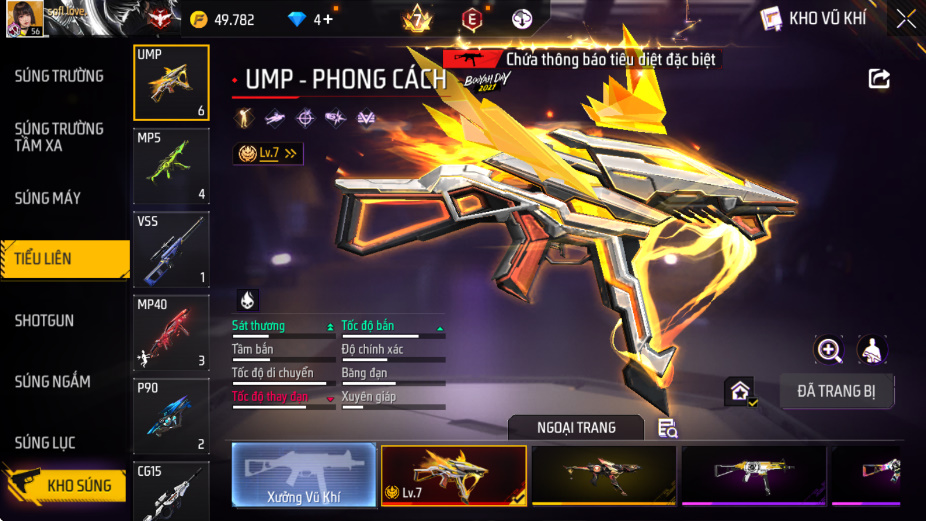The image size is (926, 521).
Task: Open the player profile avatar
Action: (x=24, y=18)
